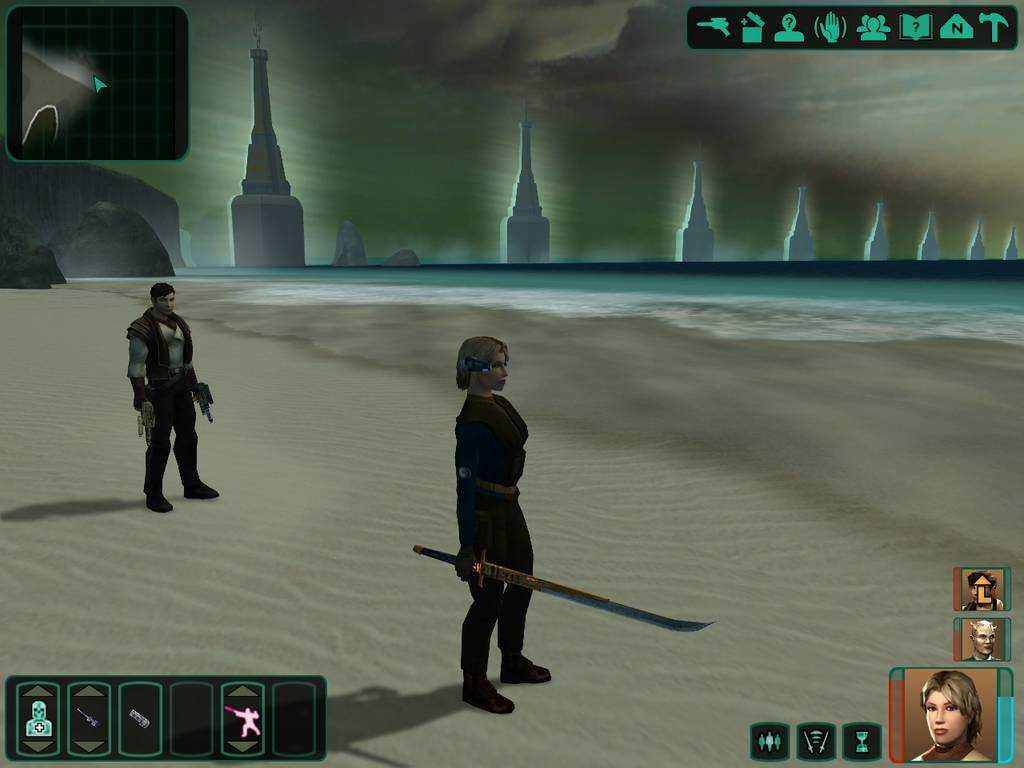The width and height of the screenshot is (1024, 768).
Task: Click the blonde main character portrait
Action: [950, 714]
